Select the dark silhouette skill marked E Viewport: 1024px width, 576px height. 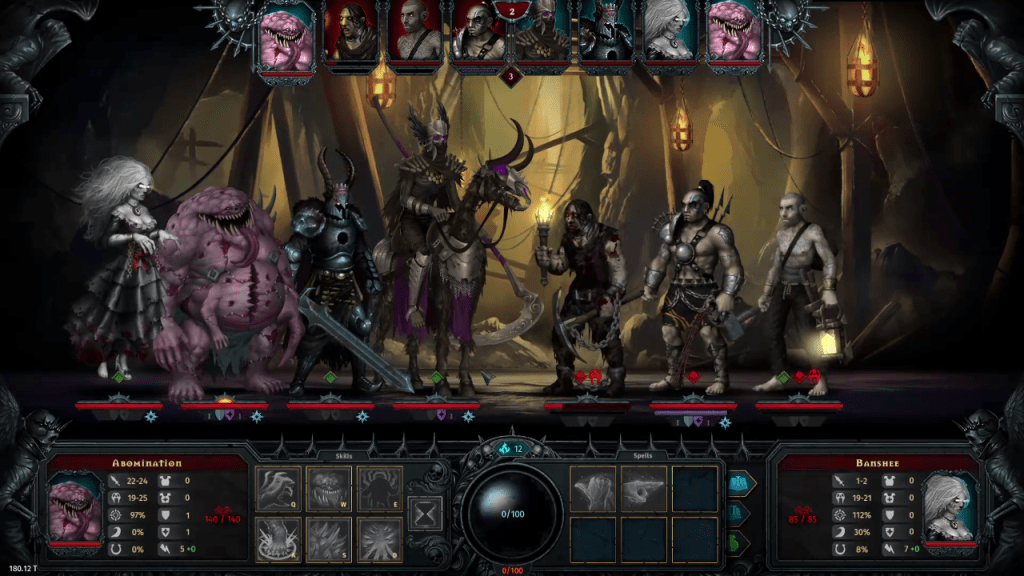[x=380, y=488]
